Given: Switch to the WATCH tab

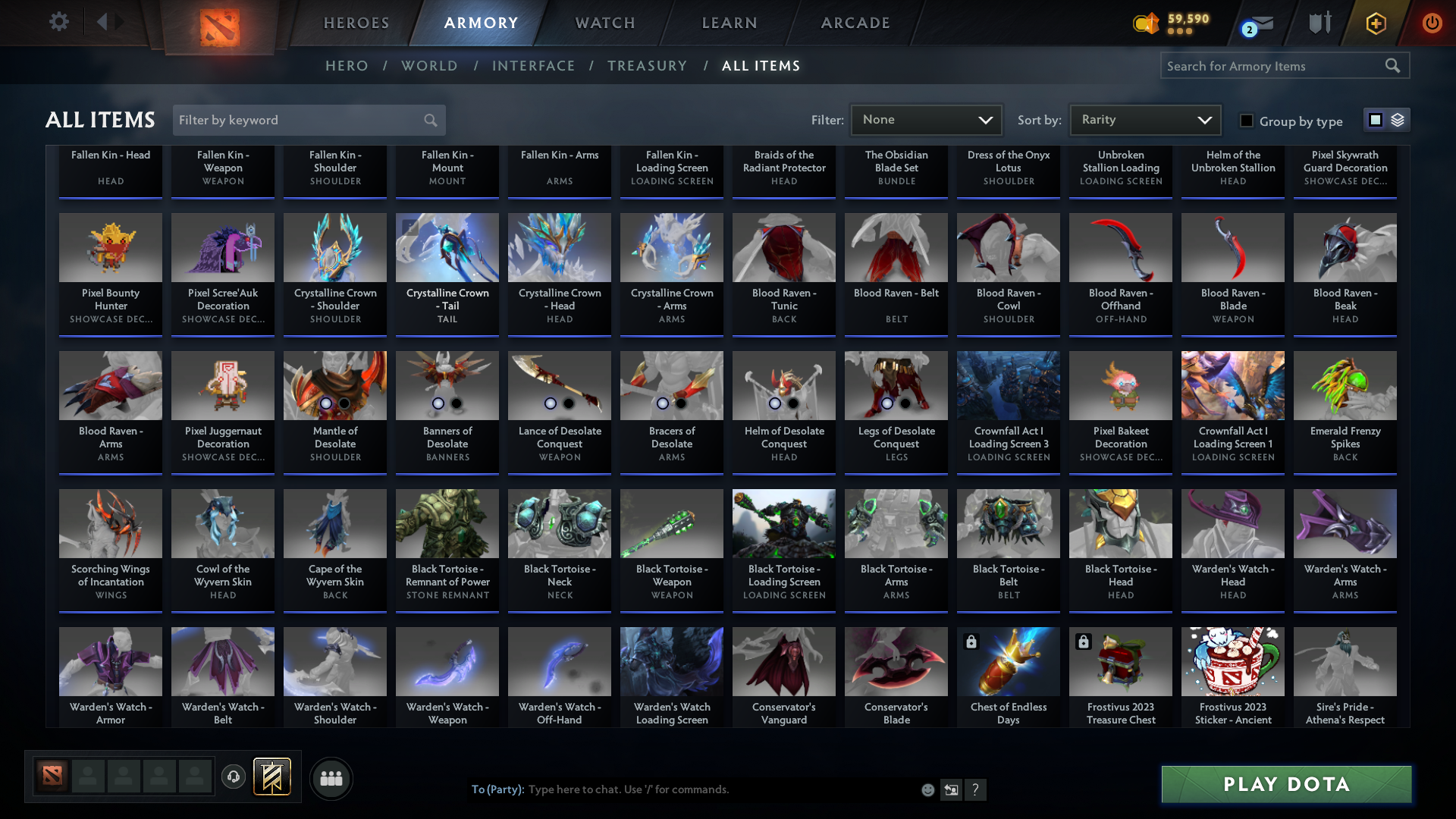Looking at the screenshot, I should (x=604, y=23).
